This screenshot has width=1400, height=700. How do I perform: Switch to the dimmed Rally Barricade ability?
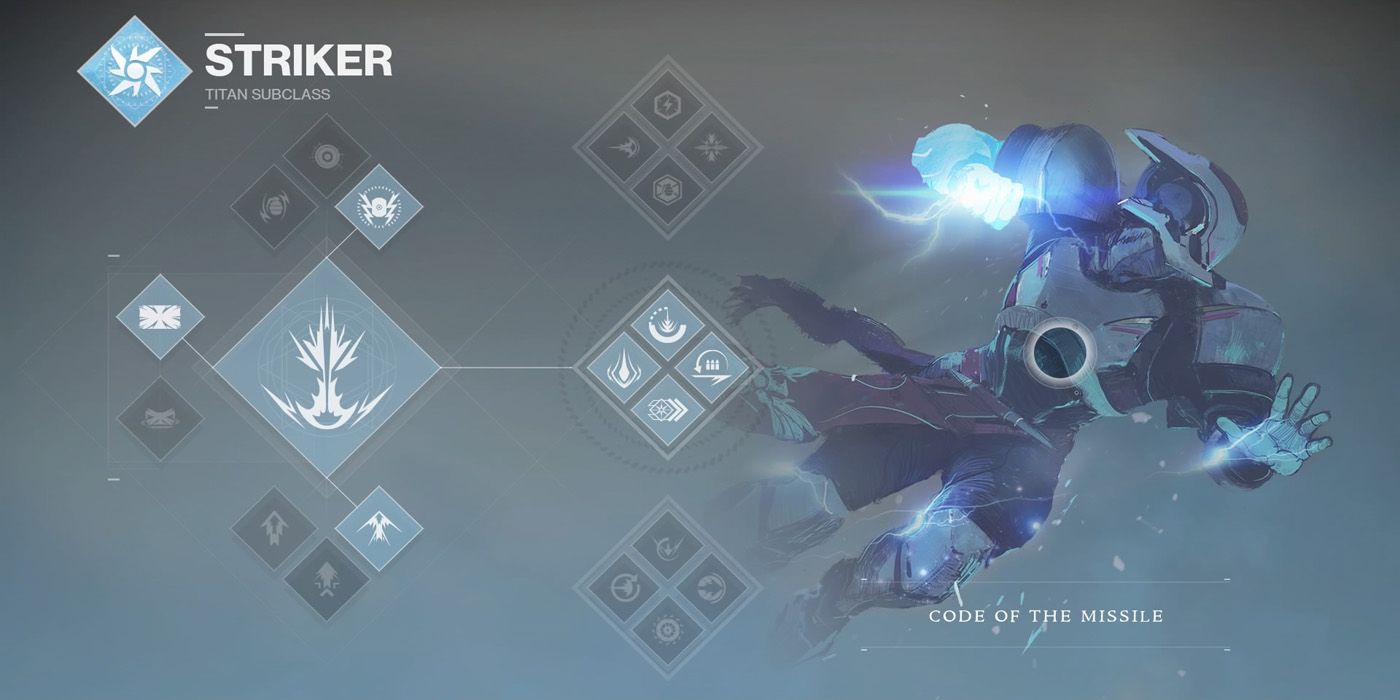(160, 417)
